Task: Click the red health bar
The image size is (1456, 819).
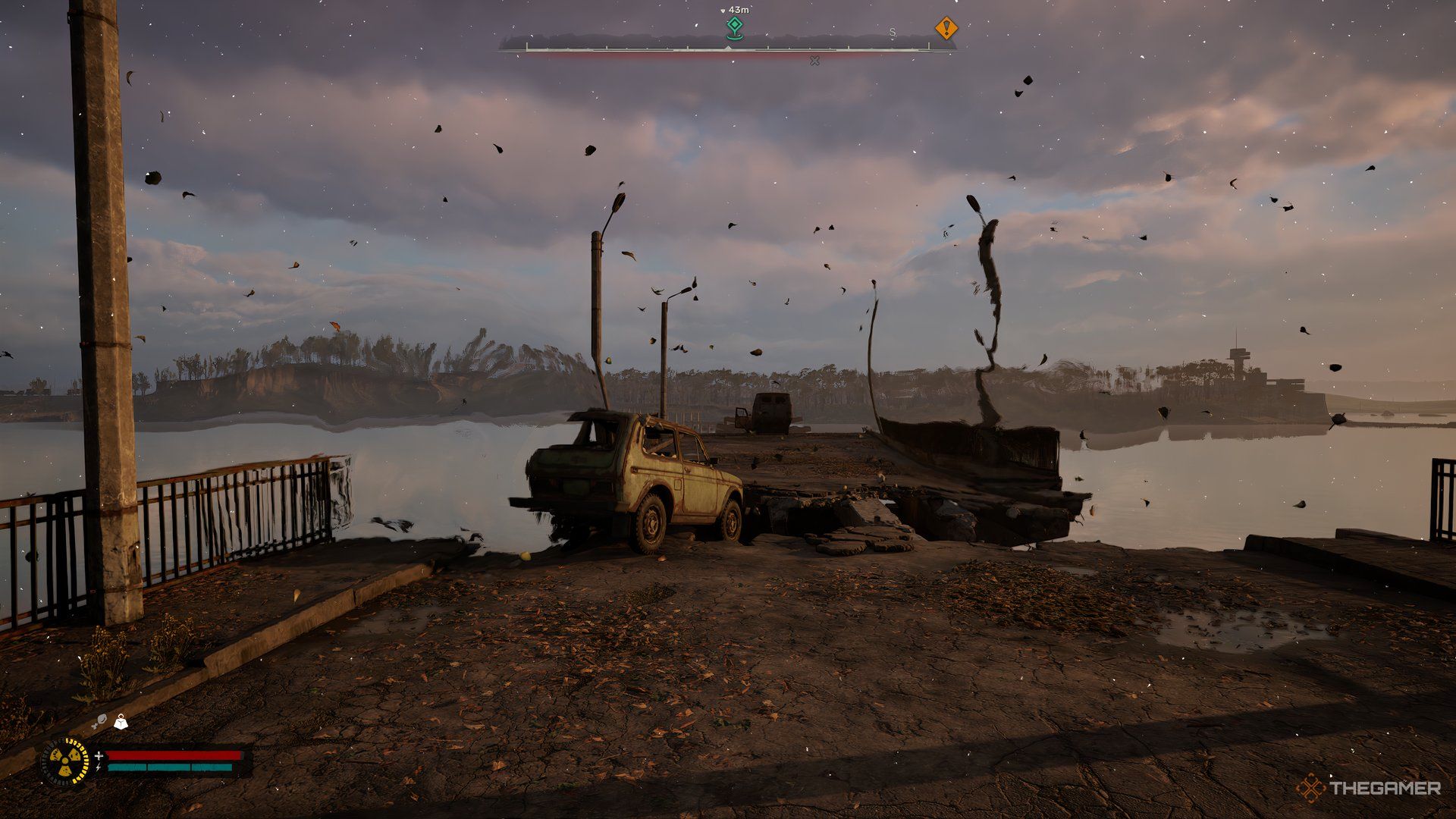Action: (x=173, y=756)
